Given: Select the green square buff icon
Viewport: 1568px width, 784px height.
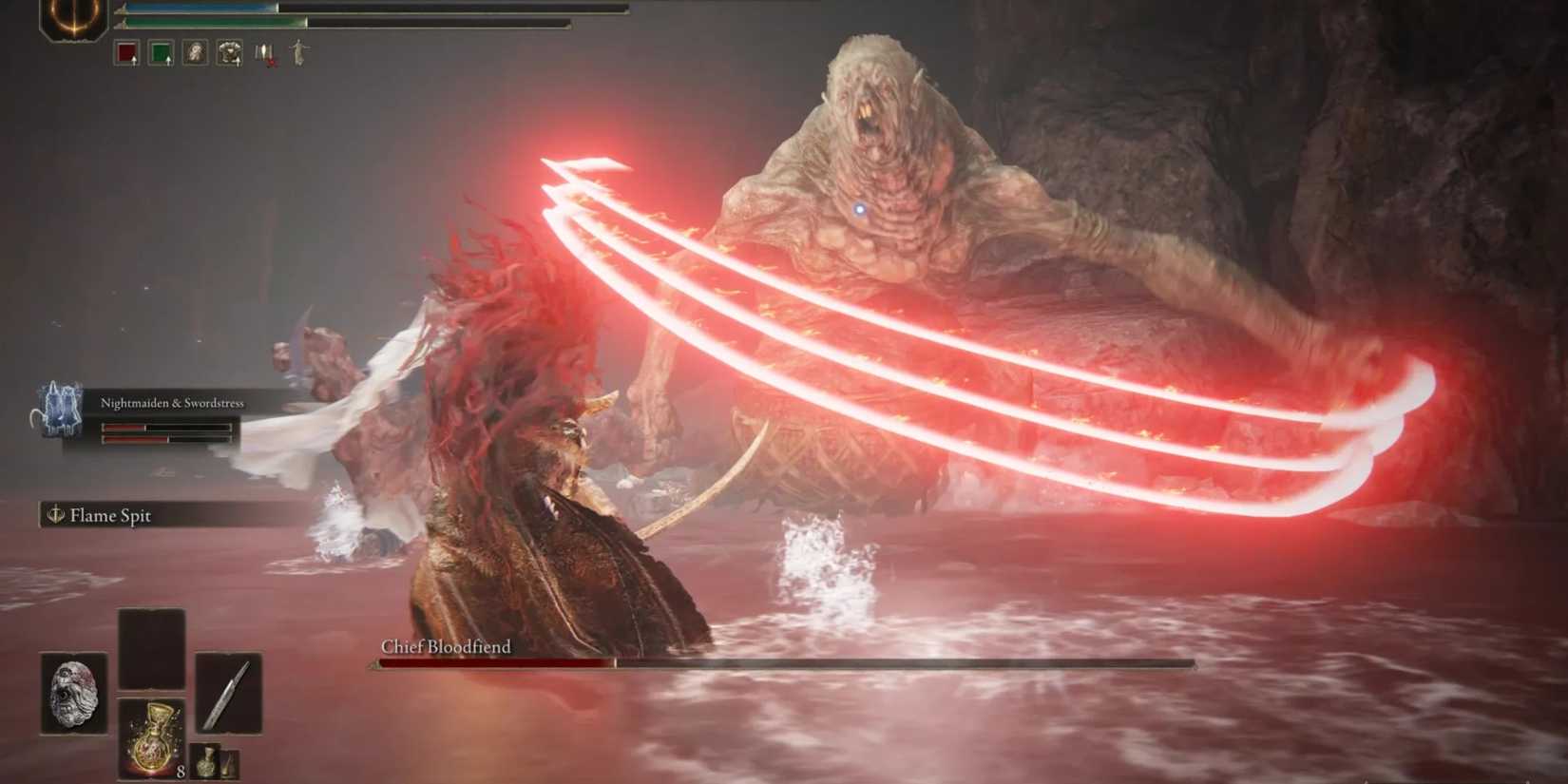Looking at the screenshot, I should pos(162,53).
